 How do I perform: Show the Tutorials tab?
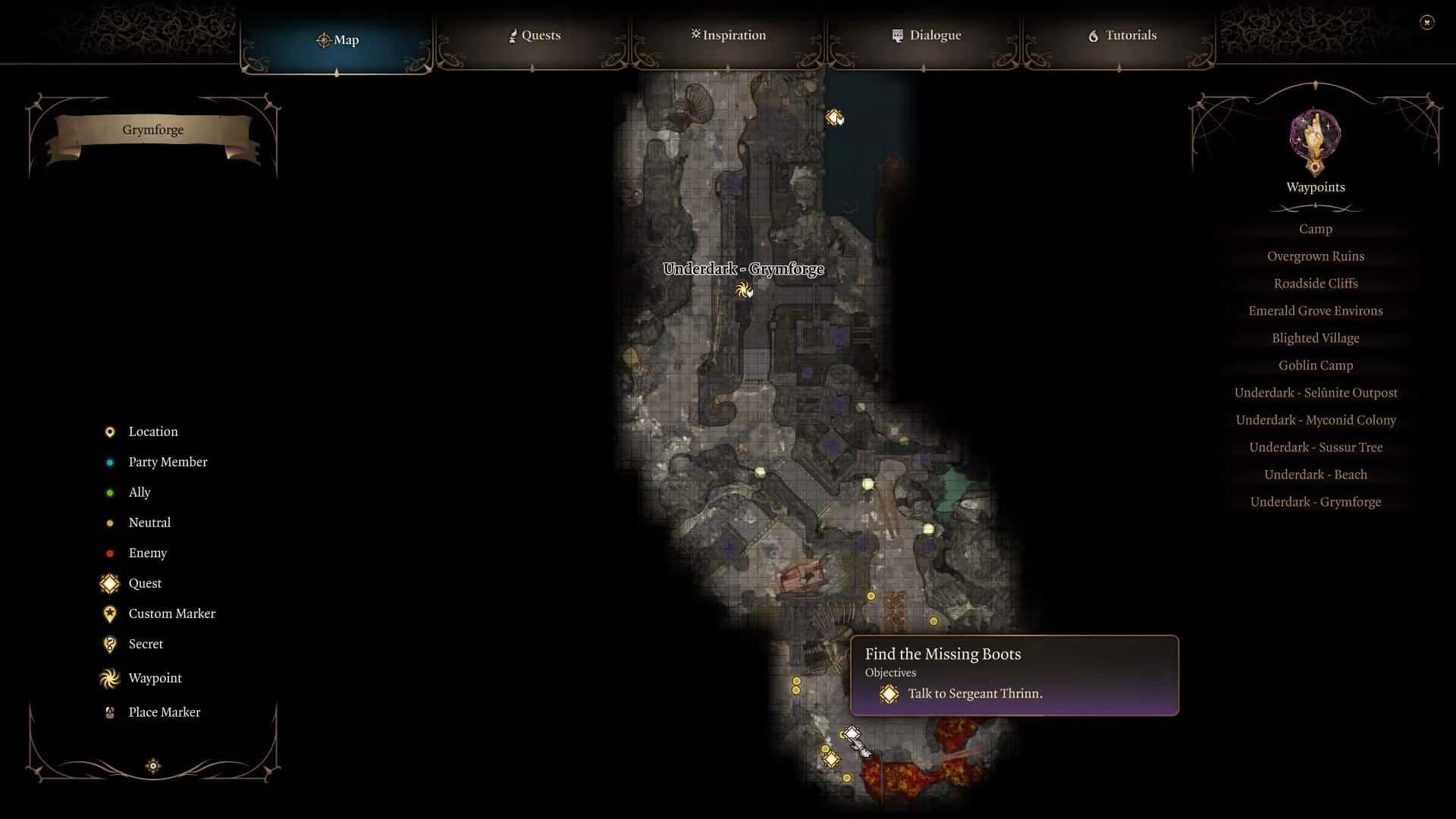(1122, 36)
